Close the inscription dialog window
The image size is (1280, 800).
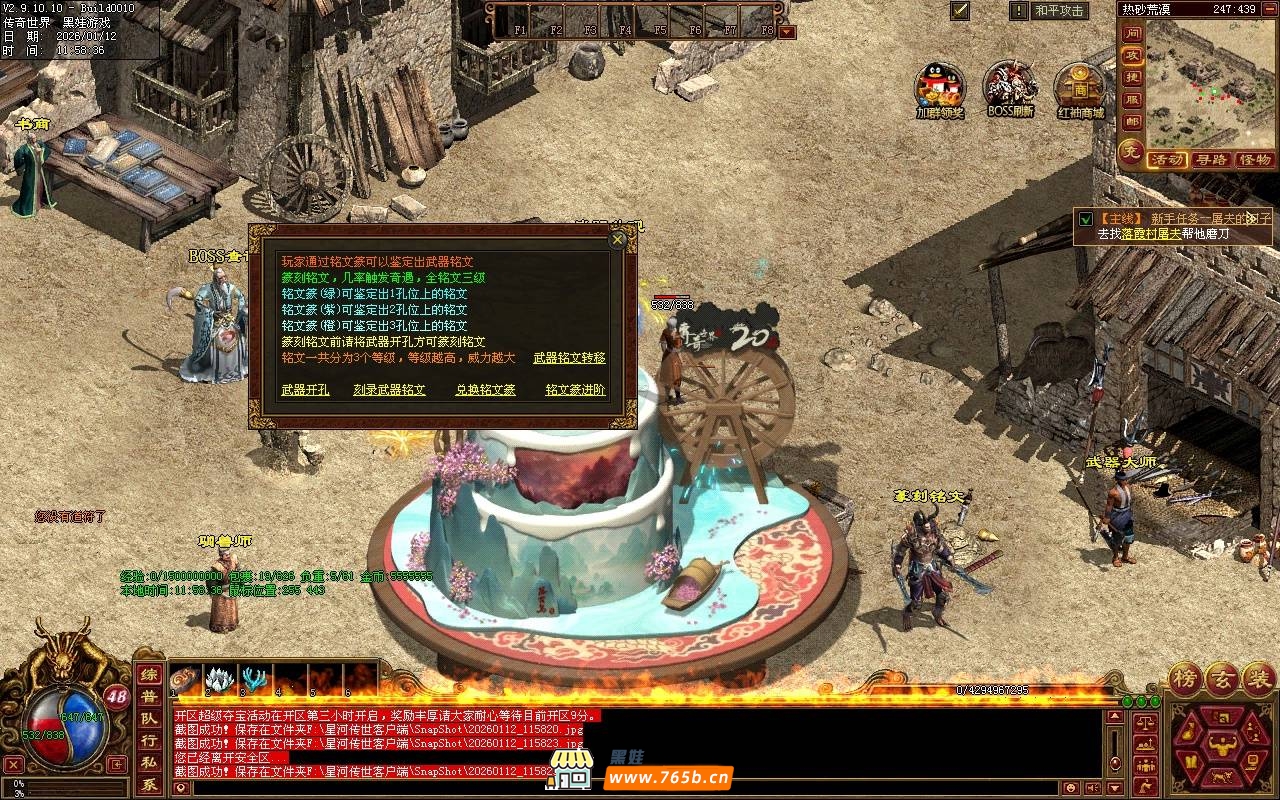pos(618,239)
